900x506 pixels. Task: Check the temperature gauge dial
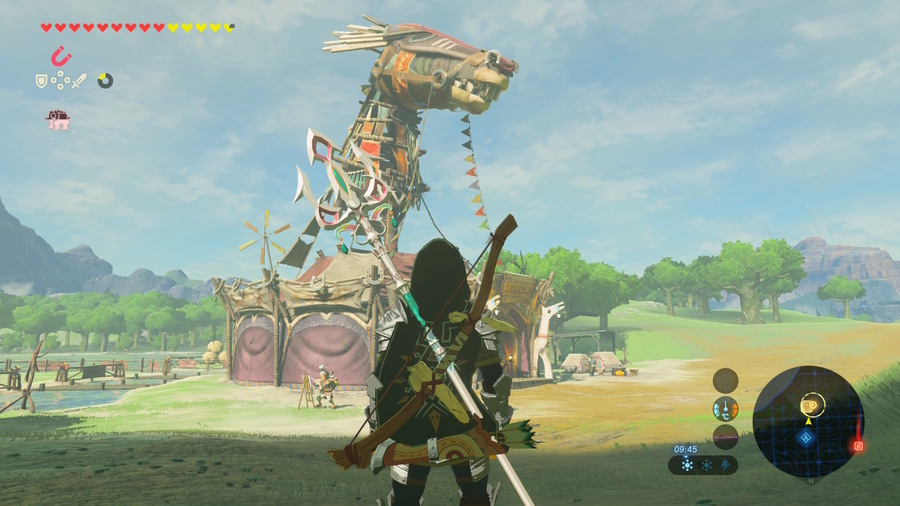coord(725,408)
